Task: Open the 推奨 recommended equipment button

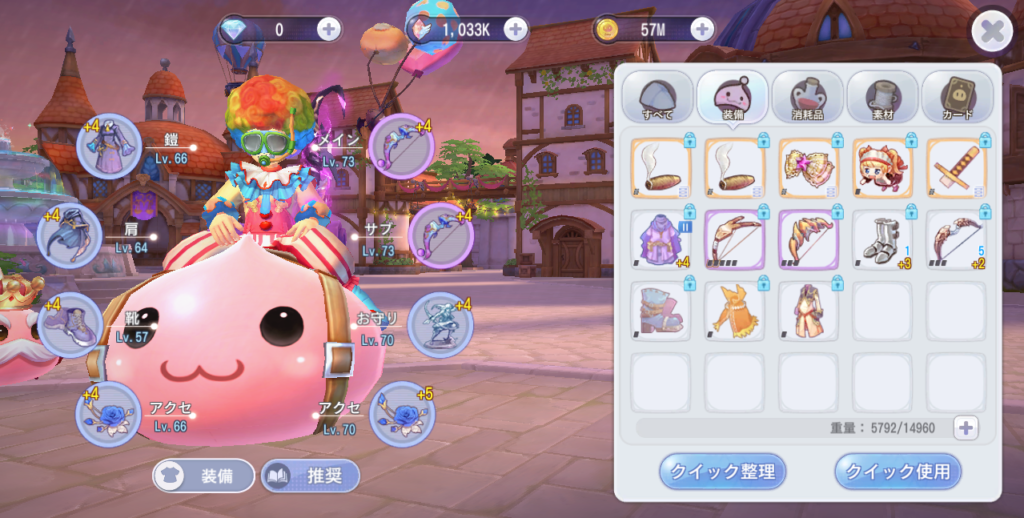Action: [310, 476]
